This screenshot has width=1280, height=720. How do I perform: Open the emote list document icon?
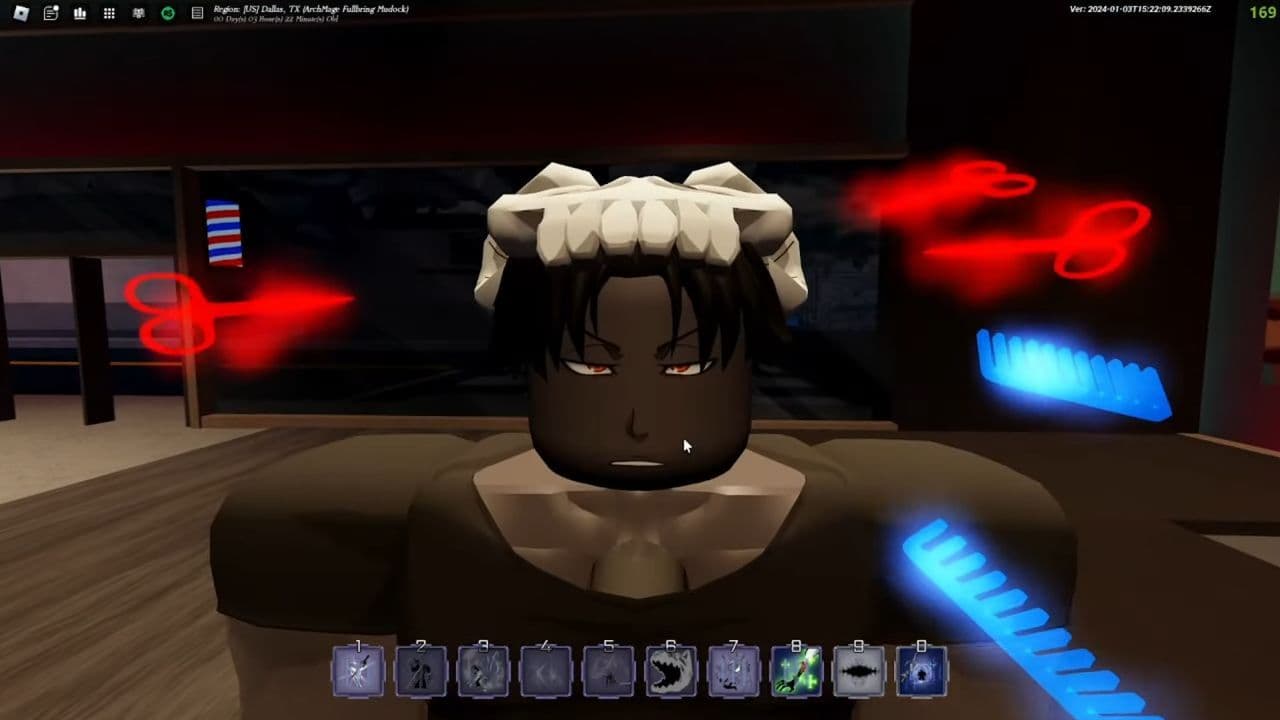(196, 13)
